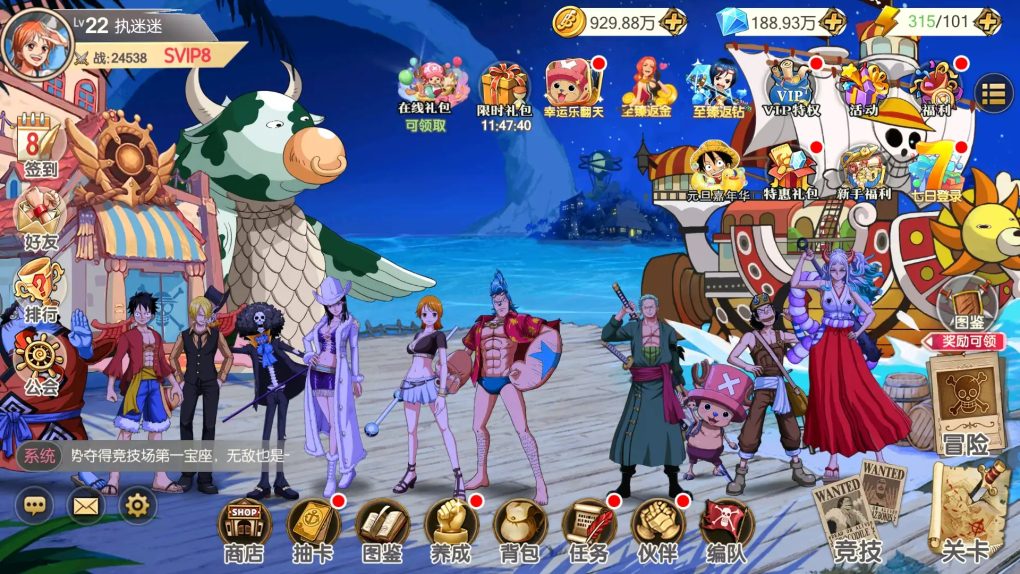Screen dimensions: 1020x574
Task: Open the gear settings button
Action: click(138, 506)
